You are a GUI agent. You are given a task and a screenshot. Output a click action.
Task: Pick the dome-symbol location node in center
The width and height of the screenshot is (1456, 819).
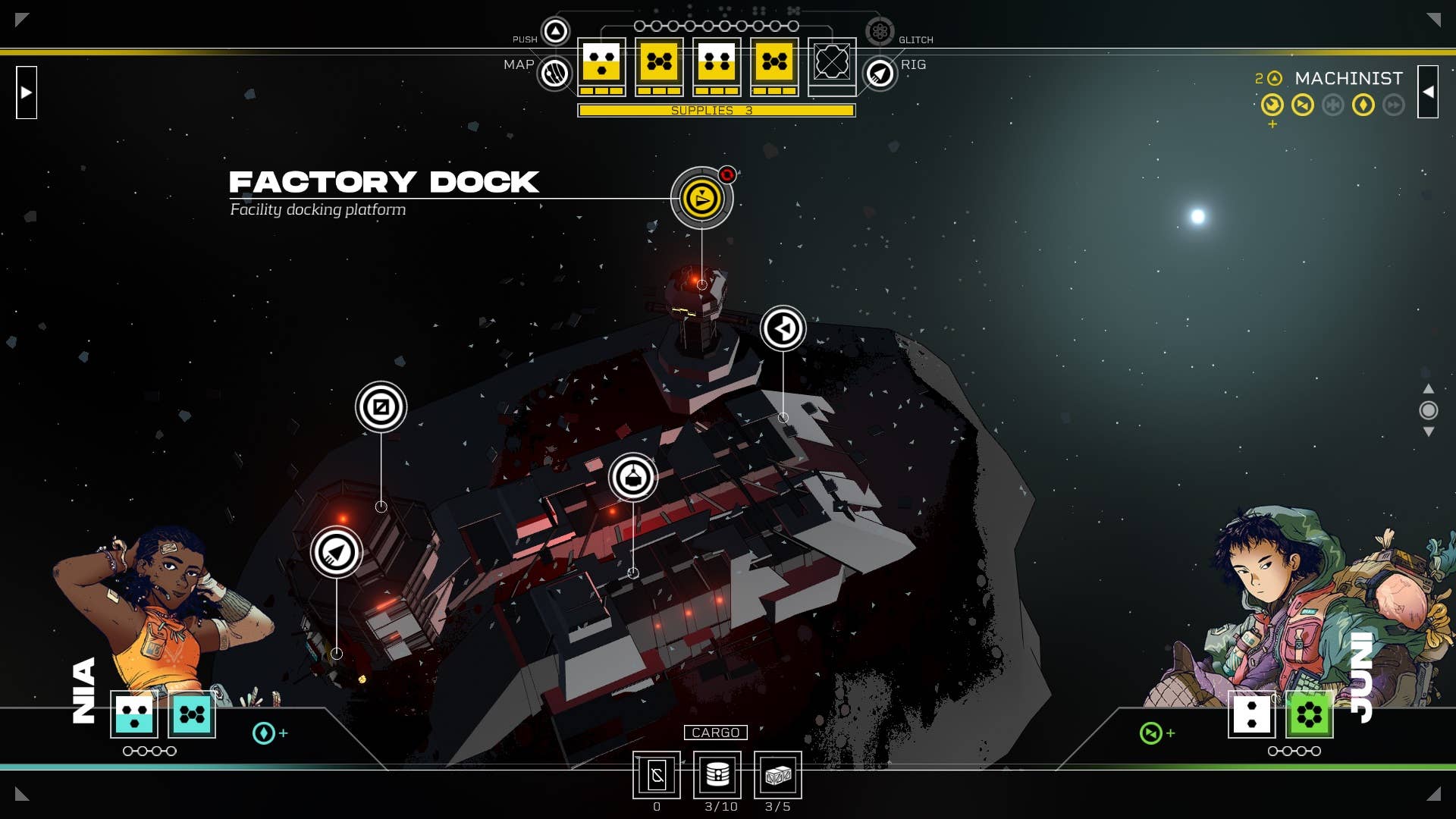(x=632, y=478)
